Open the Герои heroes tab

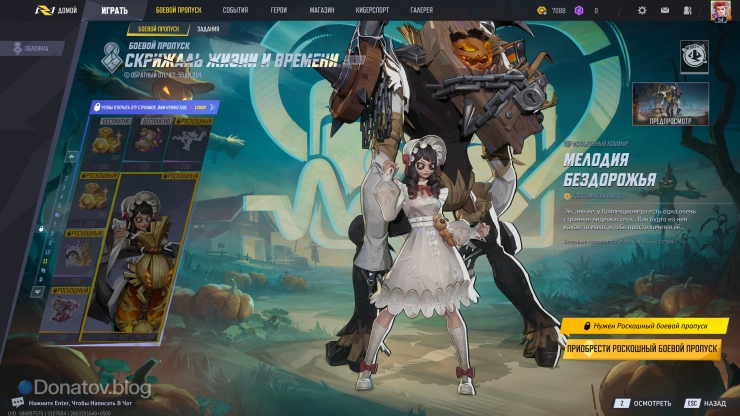[x=278, y=10]
